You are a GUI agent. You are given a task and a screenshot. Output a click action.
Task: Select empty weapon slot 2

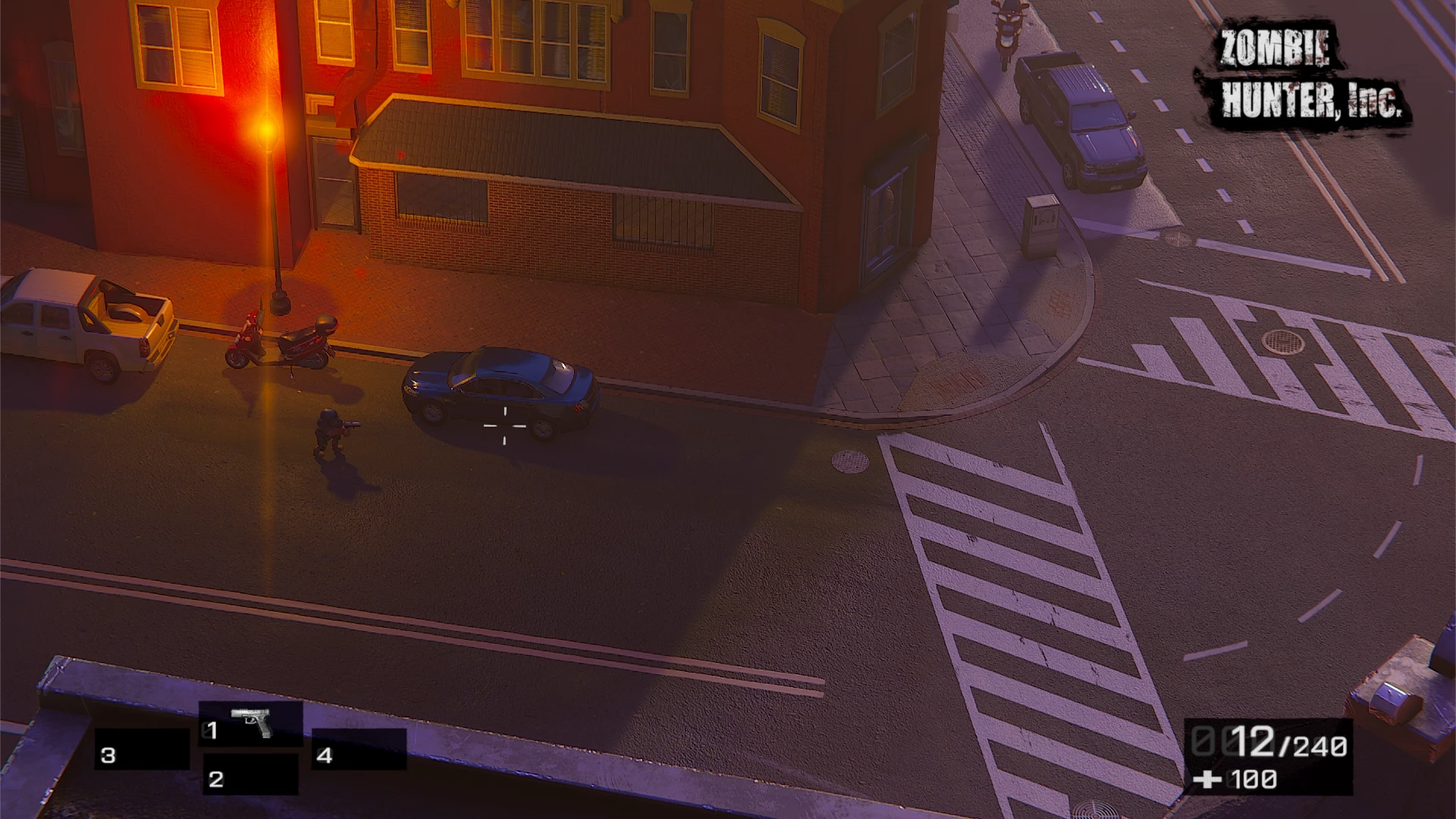(250, 775)
